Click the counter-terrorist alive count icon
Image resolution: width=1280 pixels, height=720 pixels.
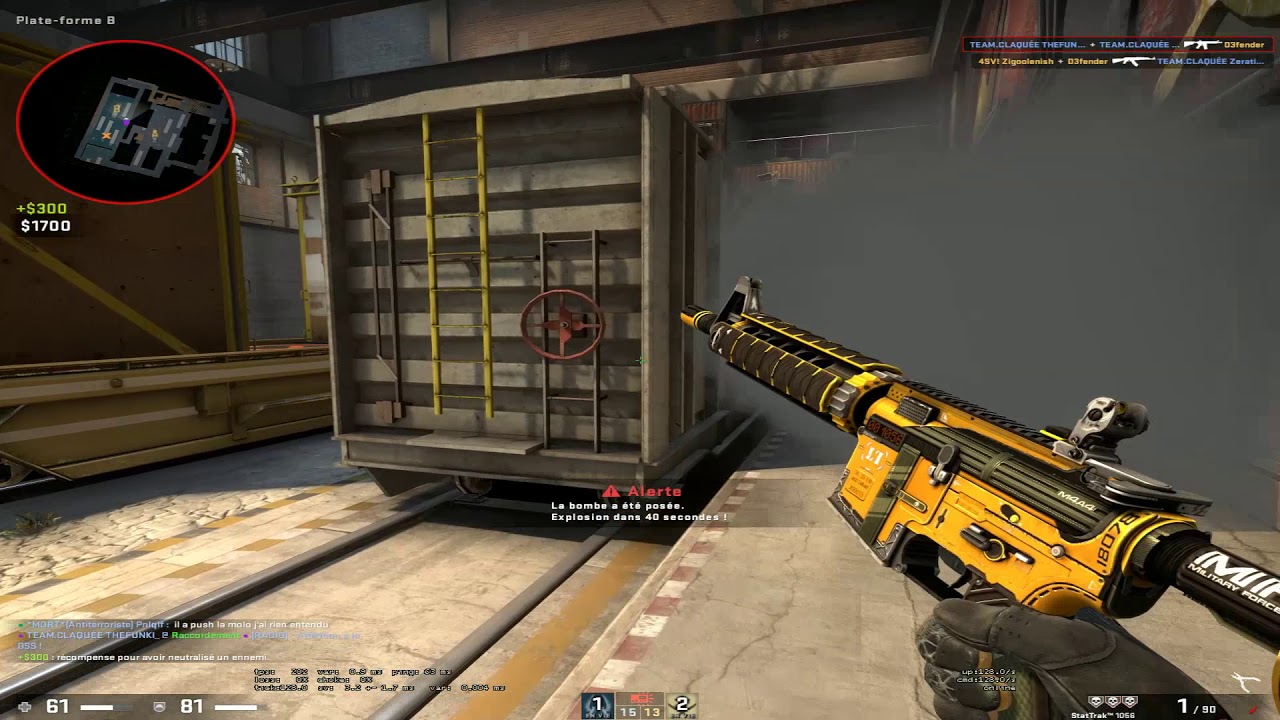coord(598,705)
